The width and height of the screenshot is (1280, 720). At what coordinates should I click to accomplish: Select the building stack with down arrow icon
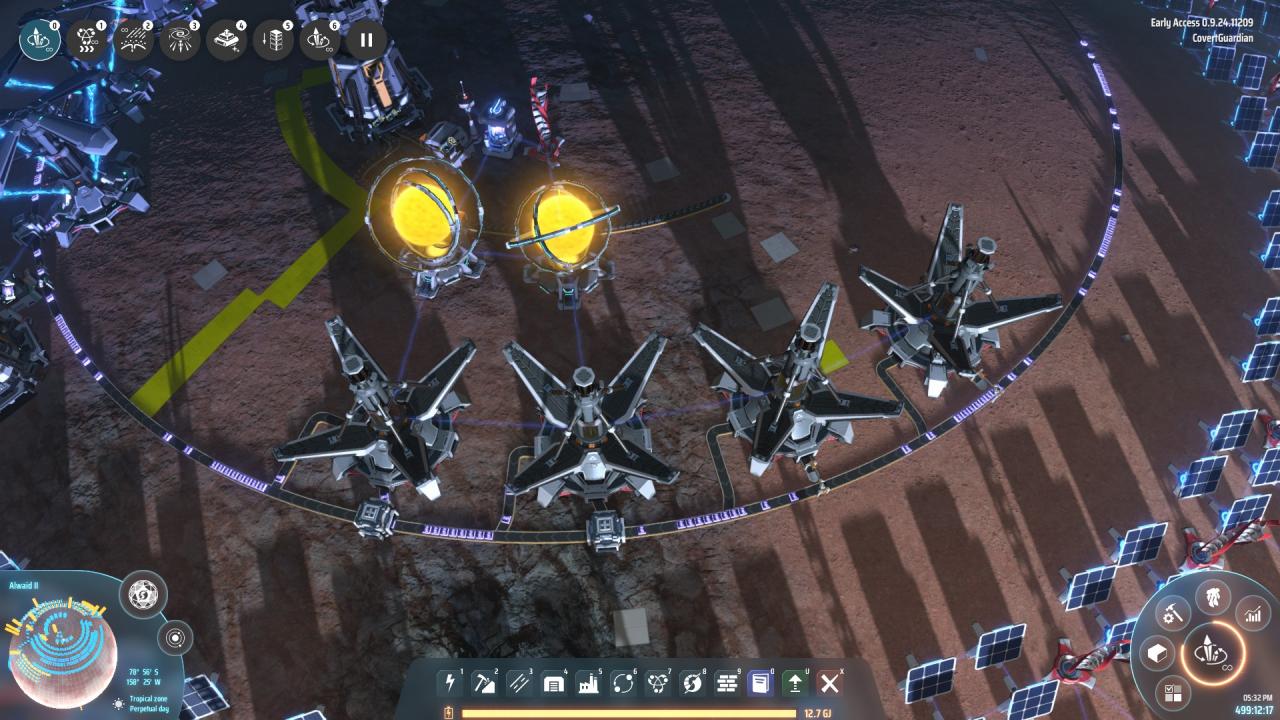pos(273,40)
